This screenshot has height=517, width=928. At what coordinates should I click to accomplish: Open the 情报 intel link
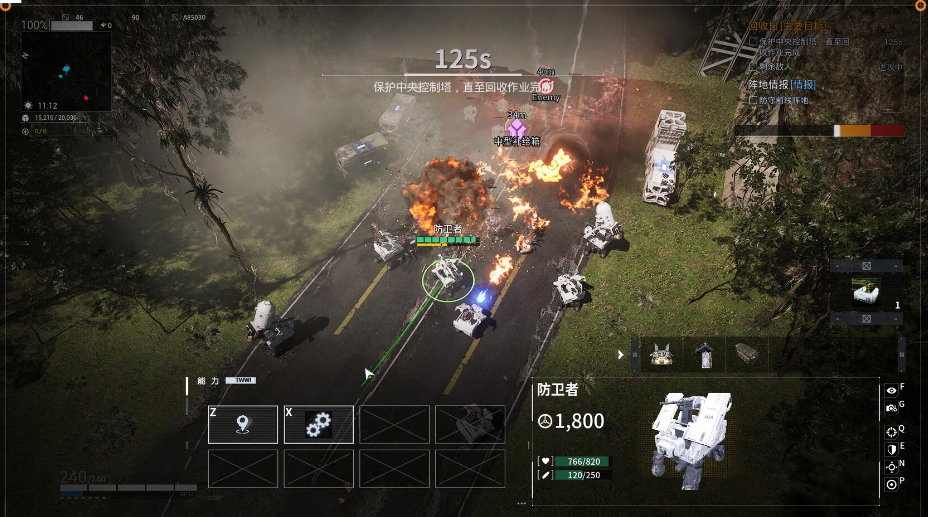[803, 85]
